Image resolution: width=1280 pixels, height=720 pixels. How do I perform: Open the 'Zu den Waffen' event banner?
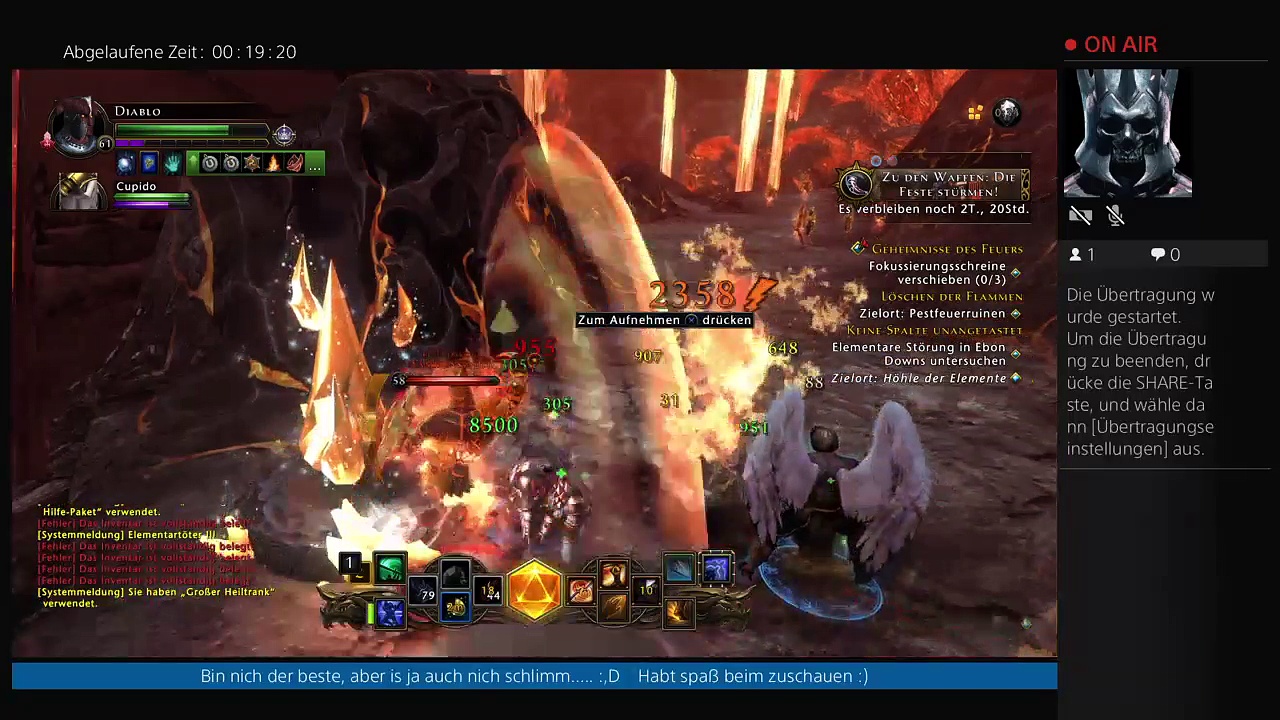click(x=932, y=185)
